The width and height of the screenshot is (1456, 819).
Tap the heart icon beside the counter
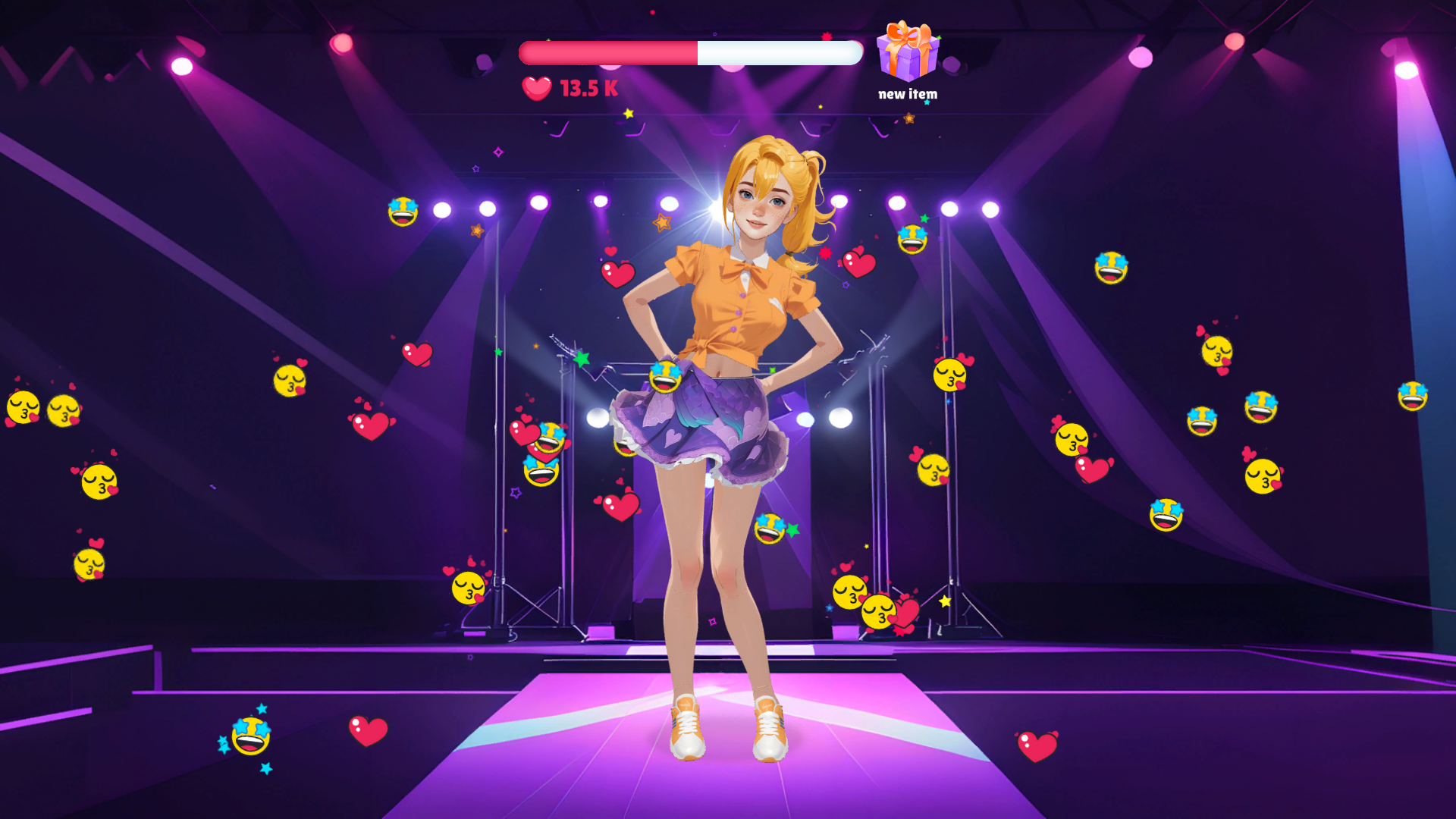click(x=535, y=89)
